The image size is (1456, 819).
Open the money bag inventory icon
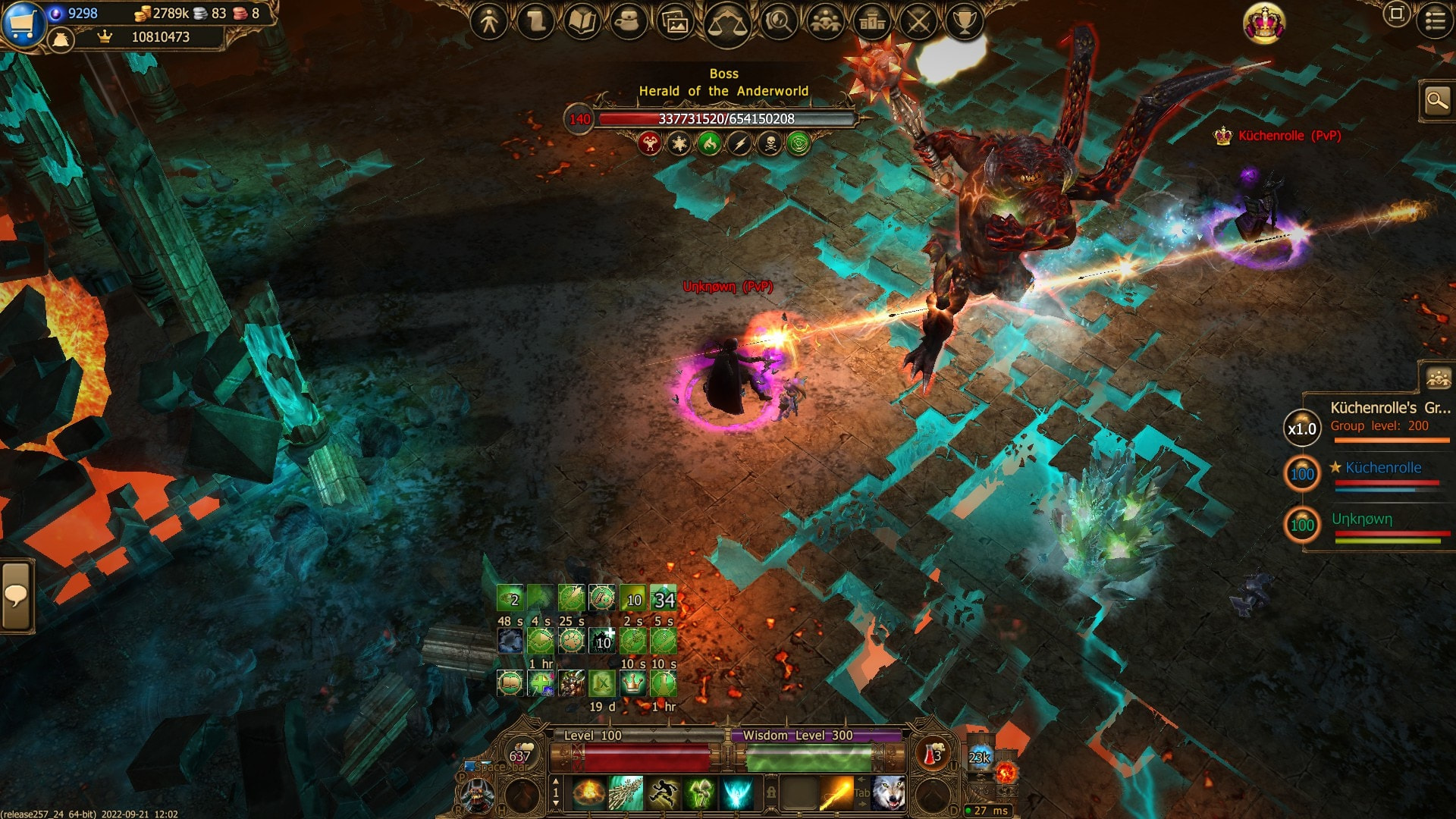tap(61, 39)
